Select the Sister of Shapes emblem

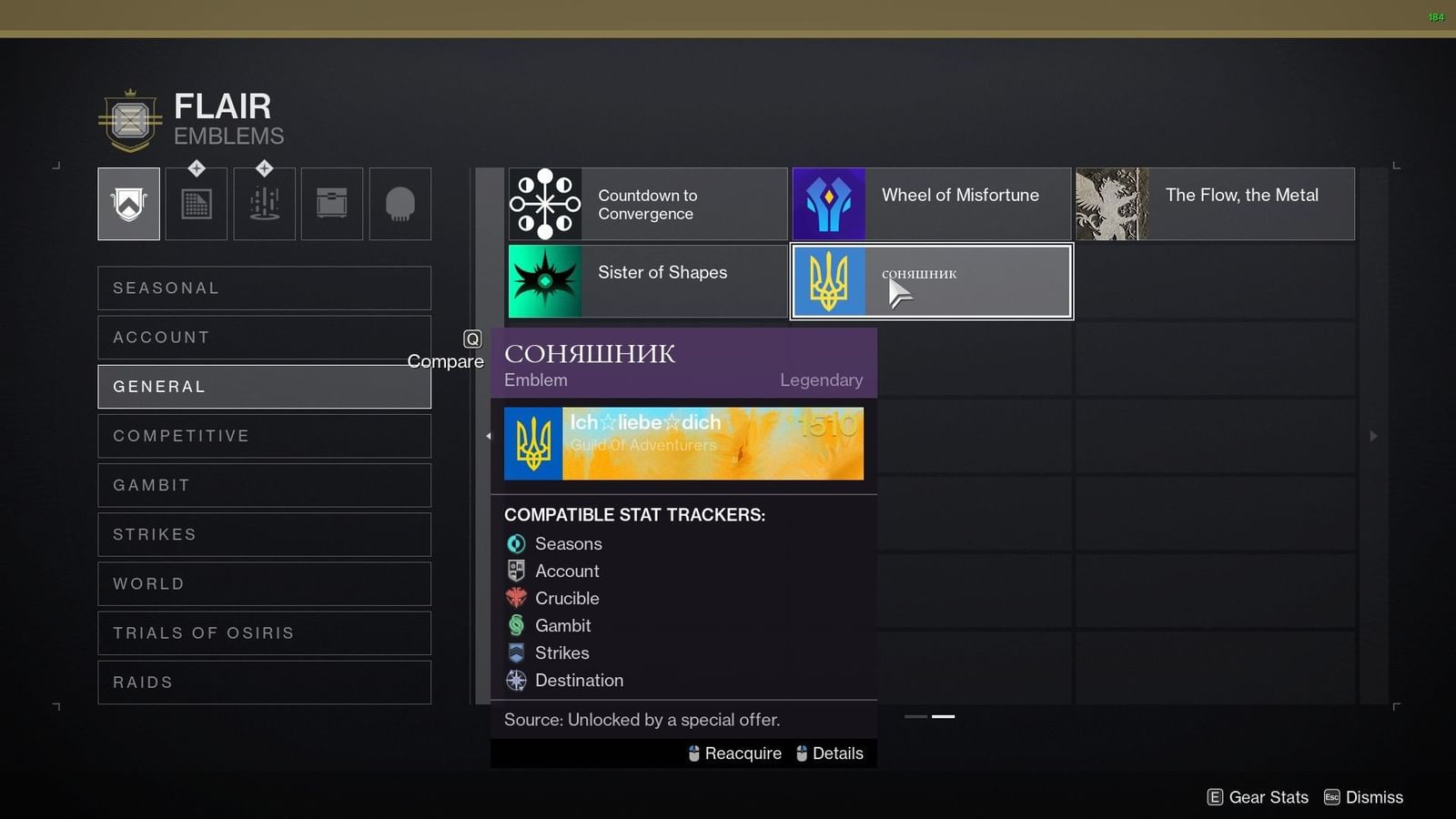[x=646, y=281]
